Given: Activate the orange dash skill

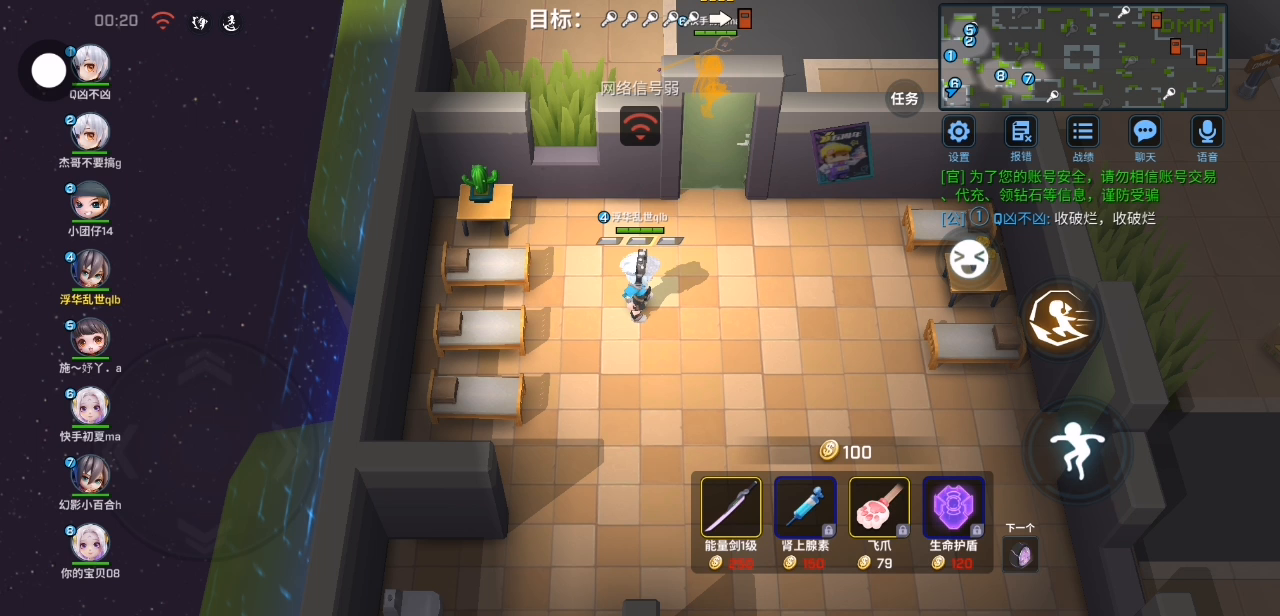Looking at the screenshot, I should 1060,319.
